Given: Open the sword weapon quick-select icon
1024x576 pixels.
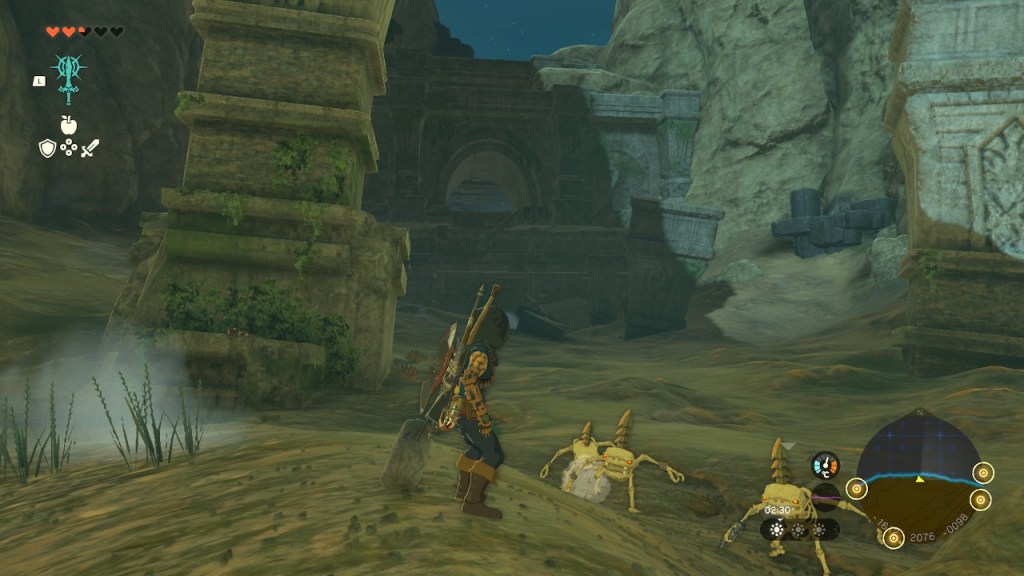Looking at the screenshot, I should [90, 149].
